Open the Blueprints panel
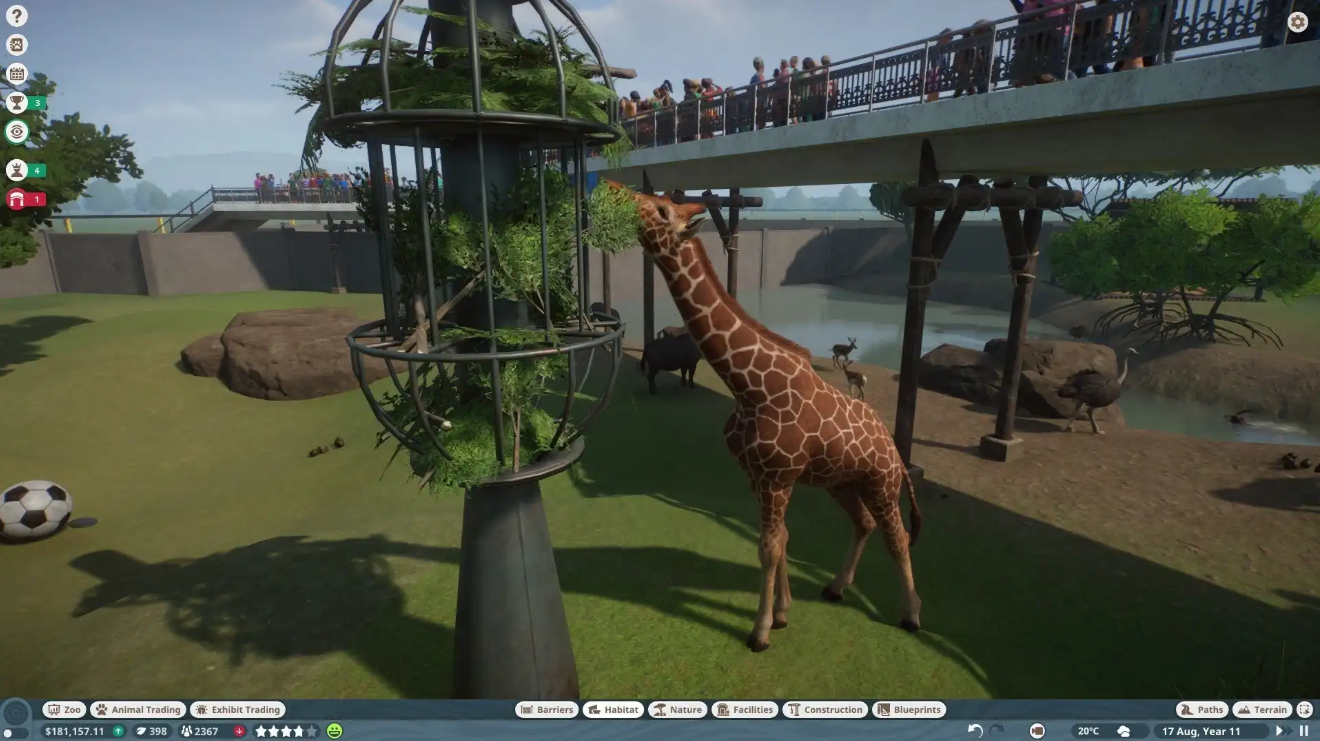 coord(909,709)
